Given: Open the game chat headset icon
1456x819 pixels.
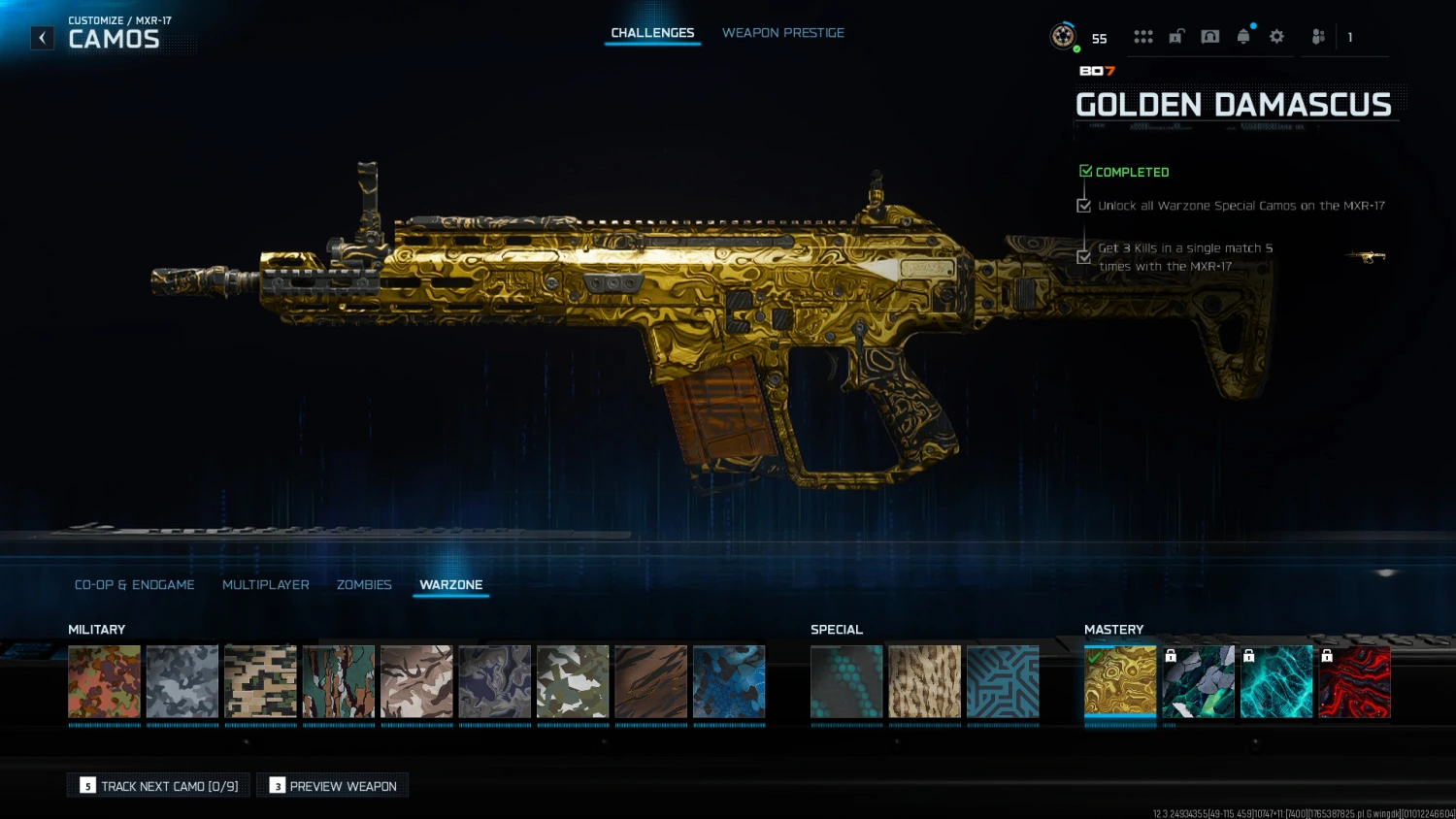Looking at the screenshot, I should coord(1209,36).
